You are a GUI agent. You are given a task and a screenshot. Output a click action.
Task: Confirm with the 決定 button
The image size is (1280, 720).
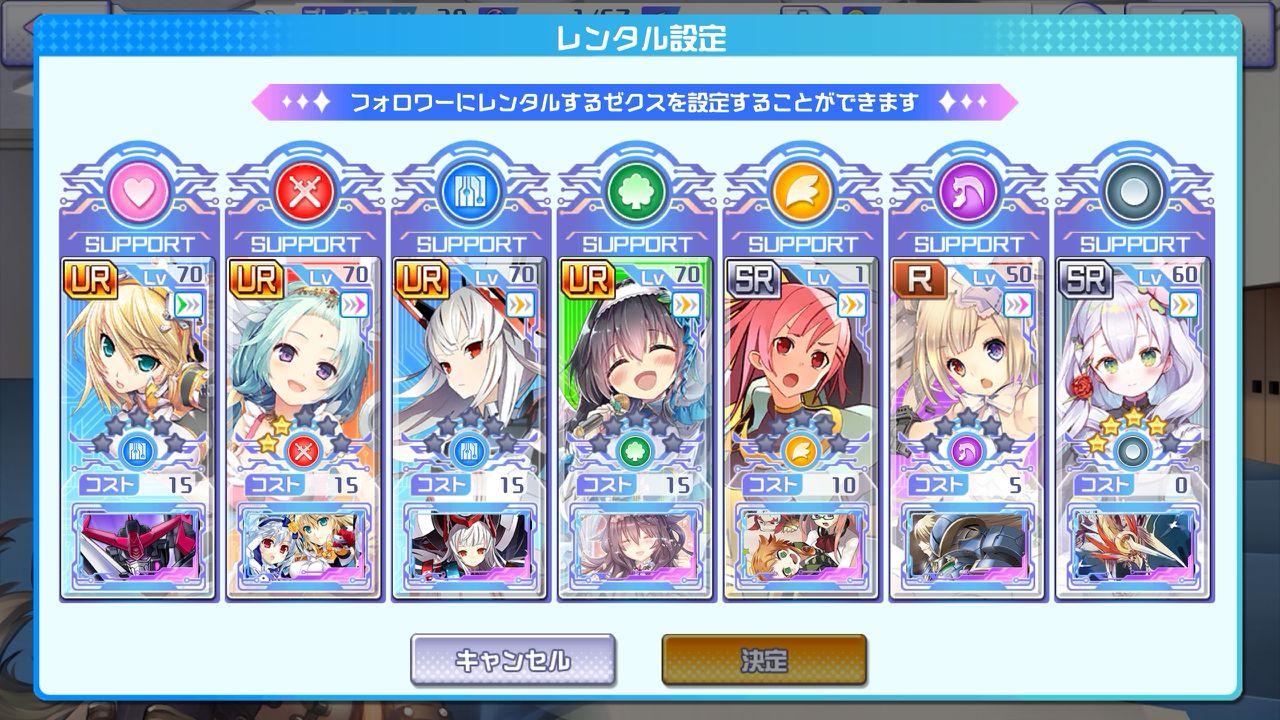[x=764, y=660]
